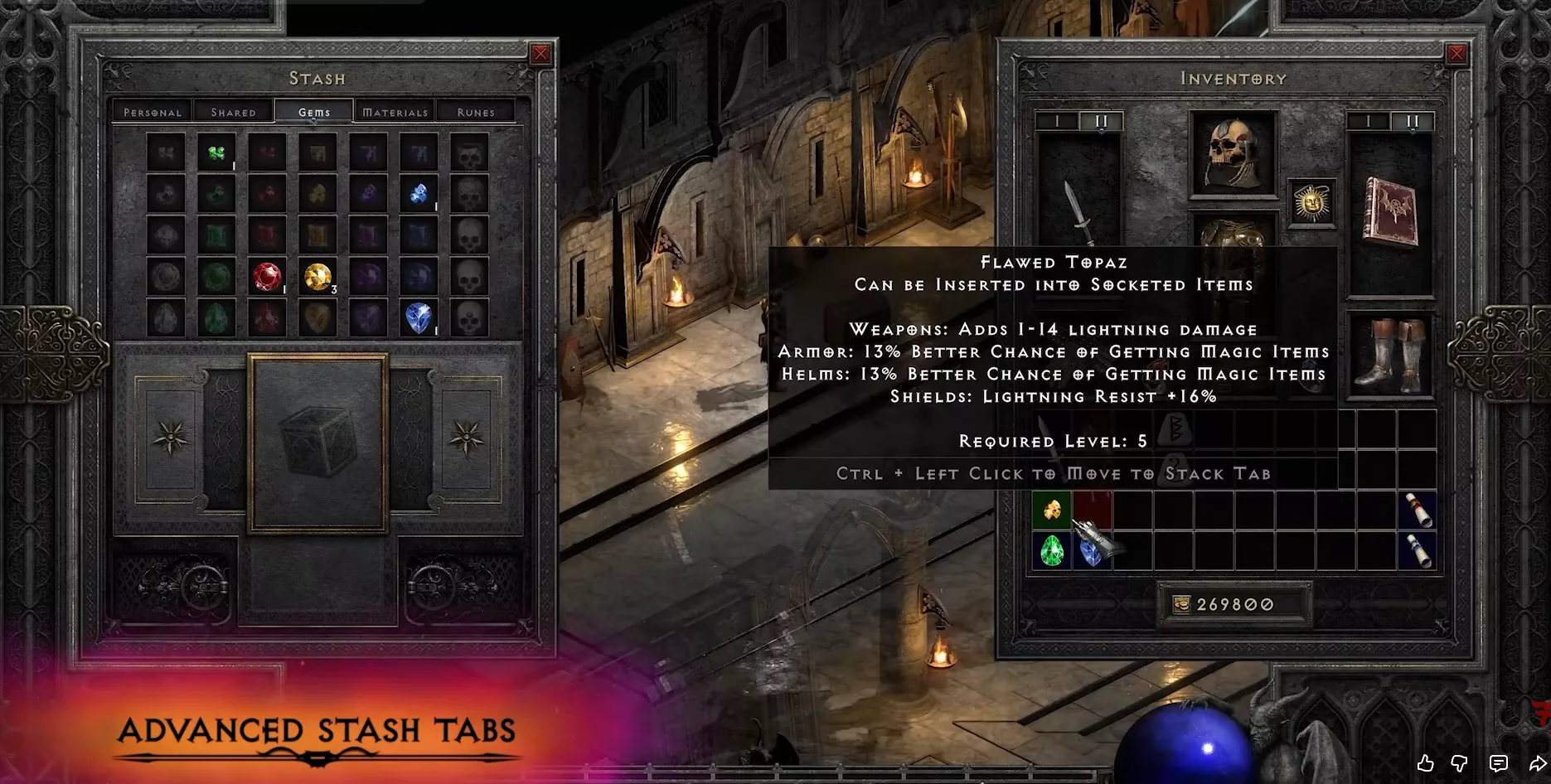The width and height of the screenshot is (1551, 784).
Task: Select the flawed topaz in inventory
Action: 1052,510
